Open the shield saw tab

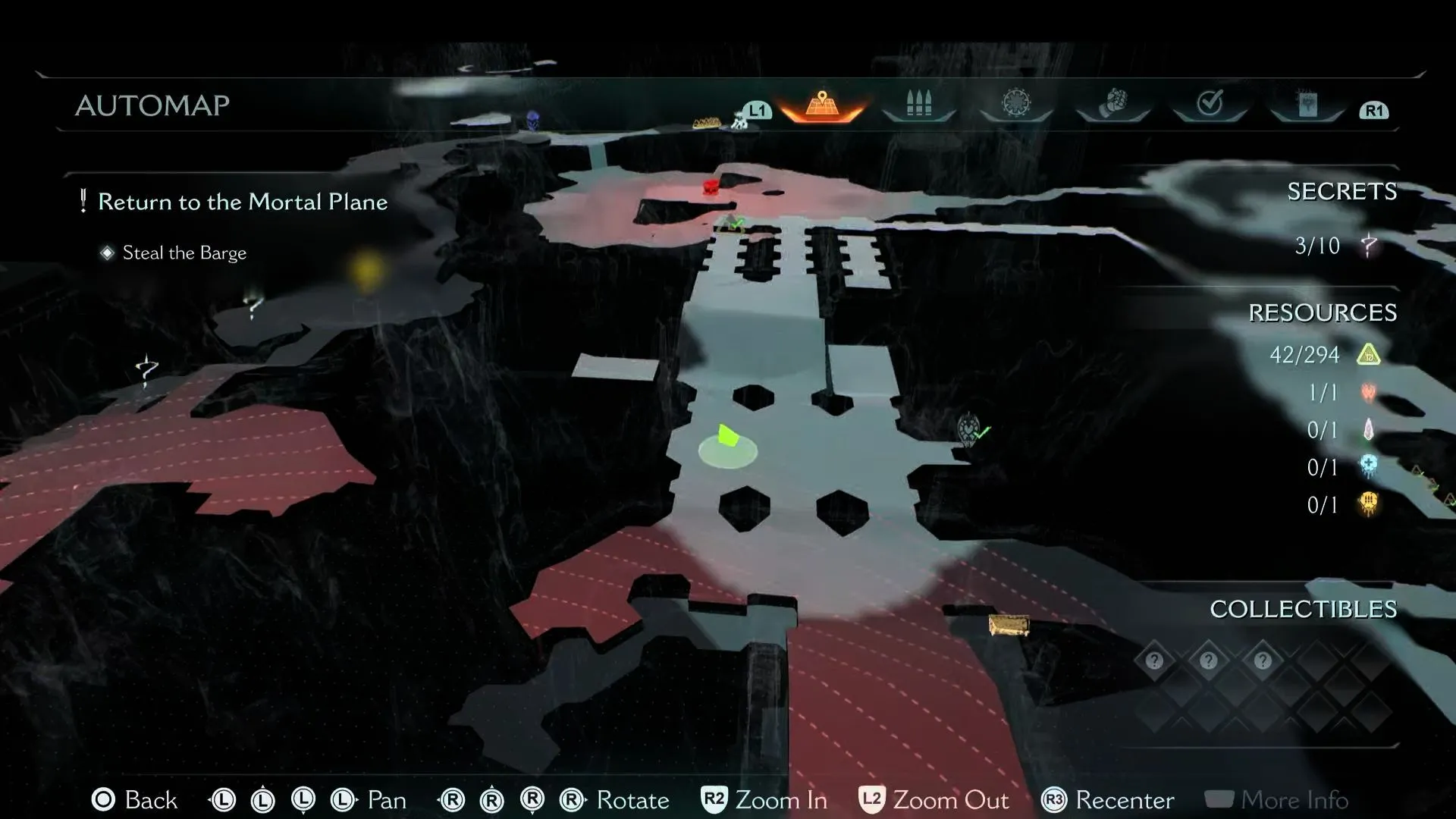[1015, 103]
